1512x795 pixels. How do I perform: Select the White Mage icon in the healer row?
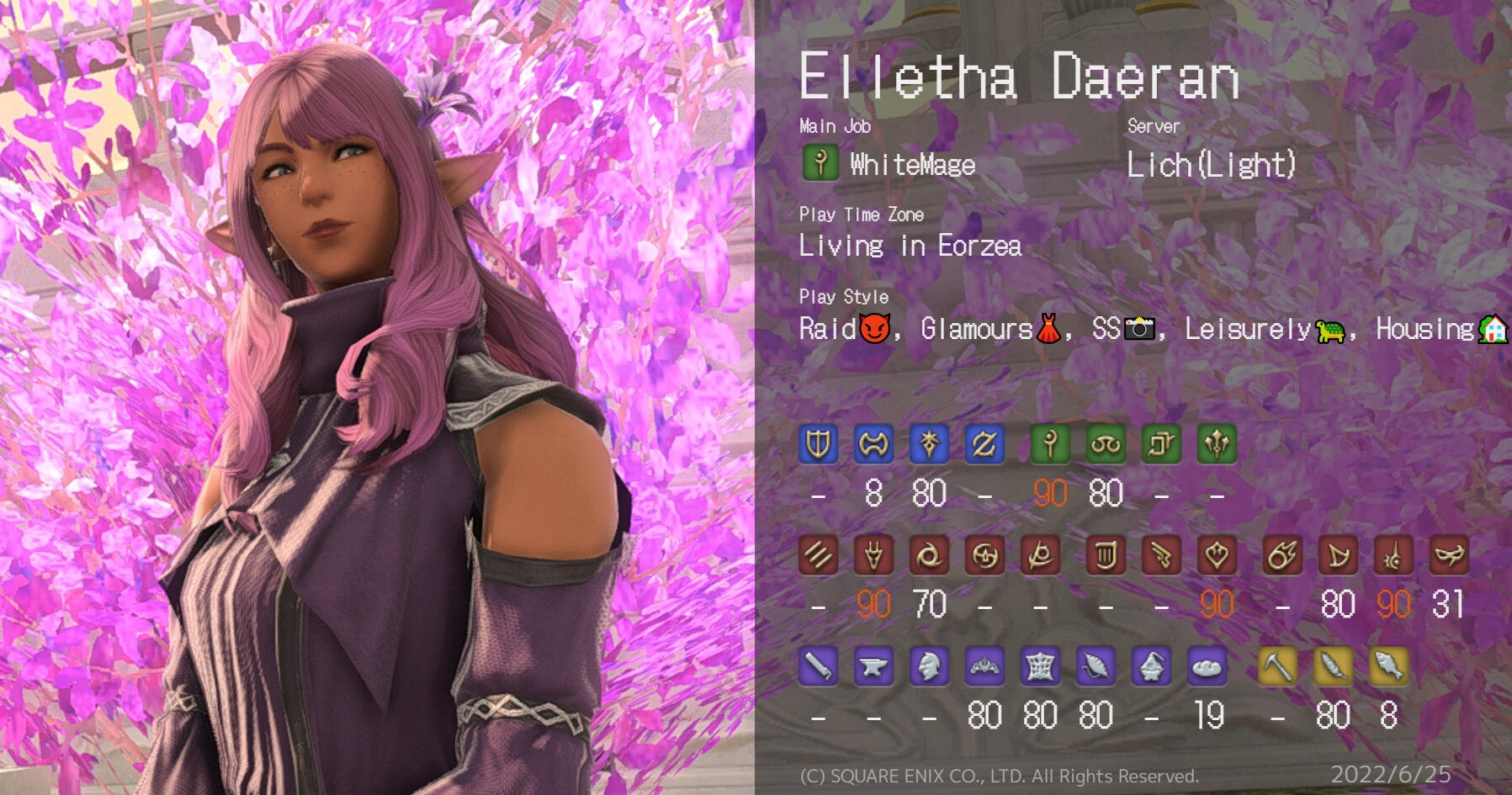(x=1050, y=444)
